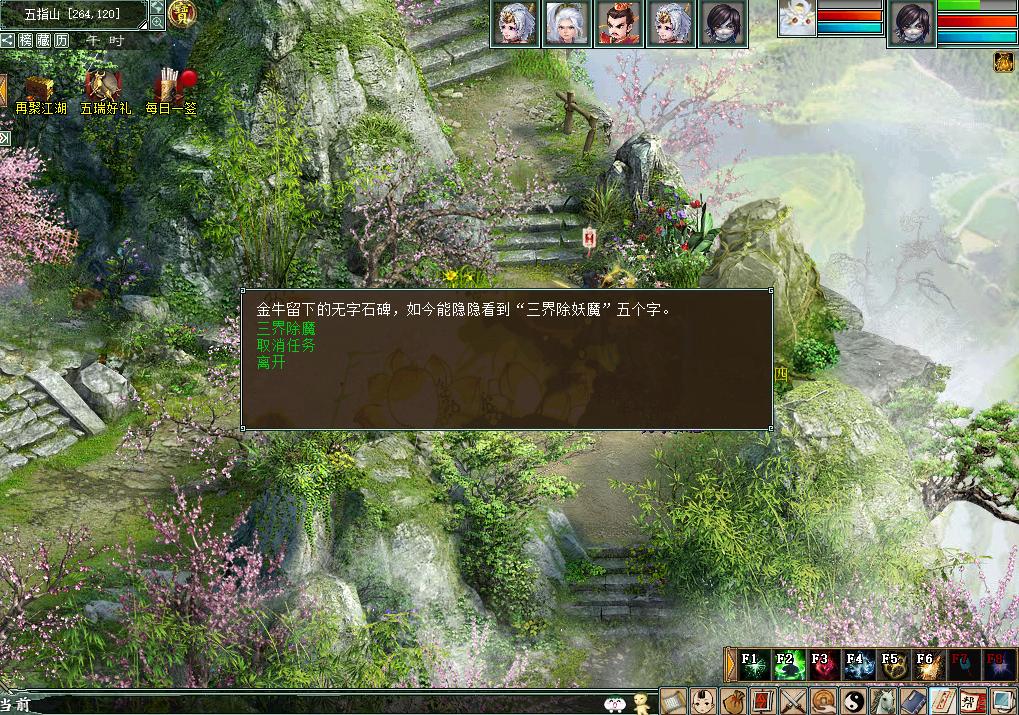Select the red-armored crowned team member portrait
The height and width of the screenshot is (715, 1019).
coord(616,24)
